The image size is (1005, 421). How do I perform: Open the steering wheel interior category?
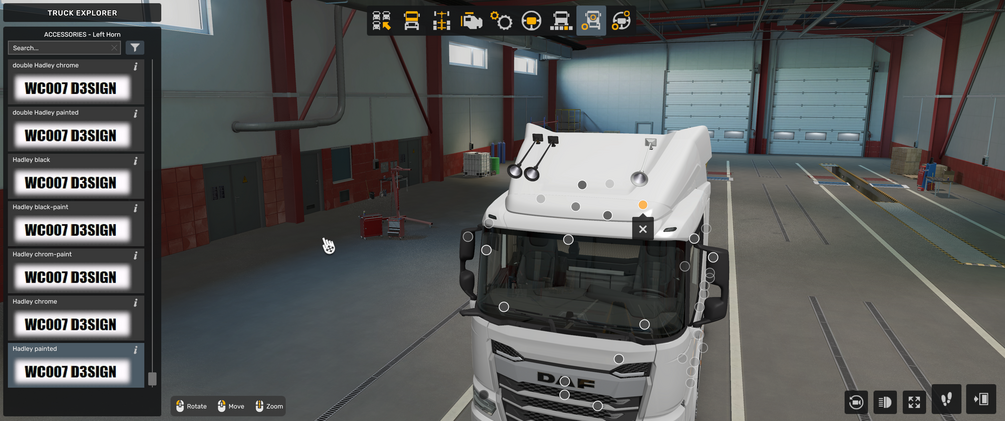pyautogui.click(x=531, y=21)
